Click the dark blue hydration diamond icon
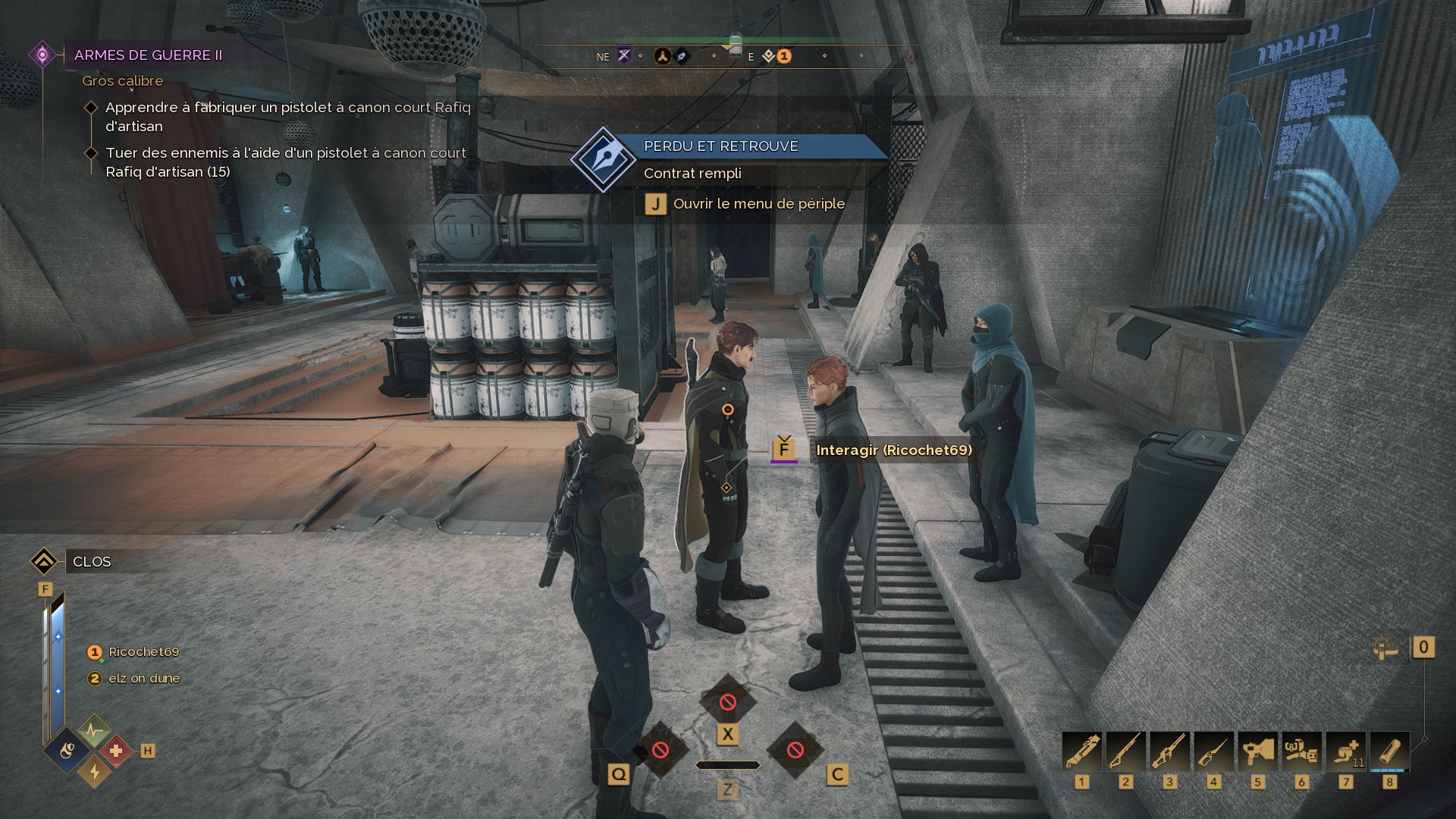The height and width of the screenshot is (819, 1456). pyautogui.click(x=68, y=751)
